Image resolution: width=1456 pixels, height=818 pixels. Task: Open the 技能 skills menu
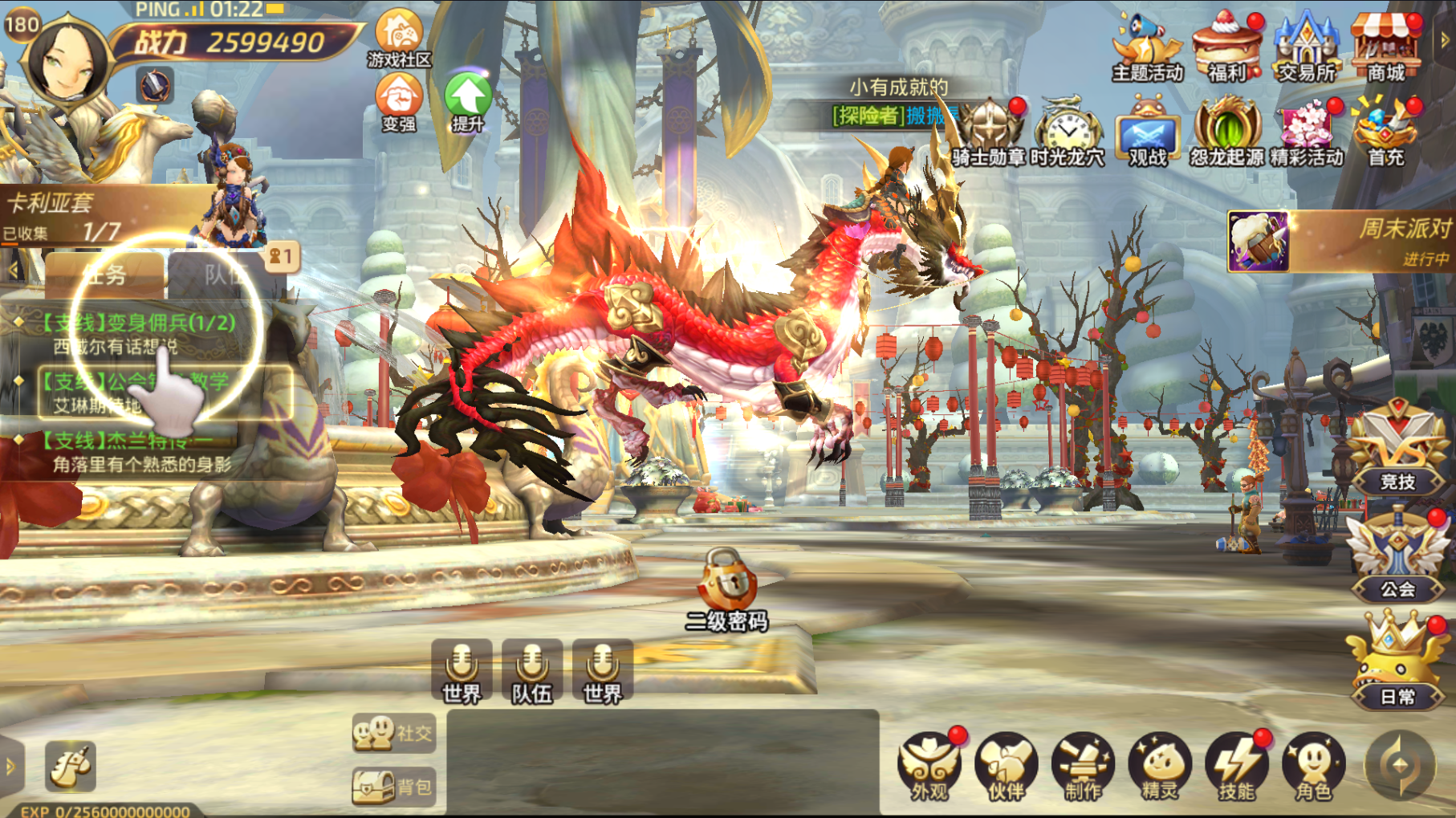(x=1237, y=767)
